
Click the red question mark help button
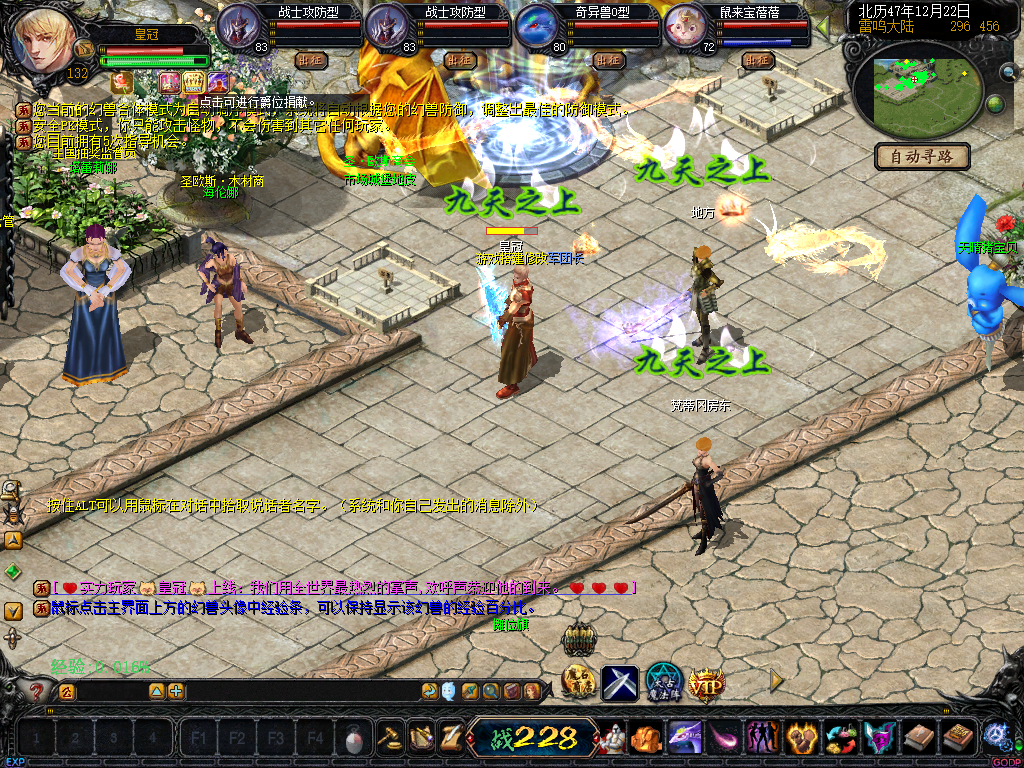pyautogui.click(x=37, y=690)
